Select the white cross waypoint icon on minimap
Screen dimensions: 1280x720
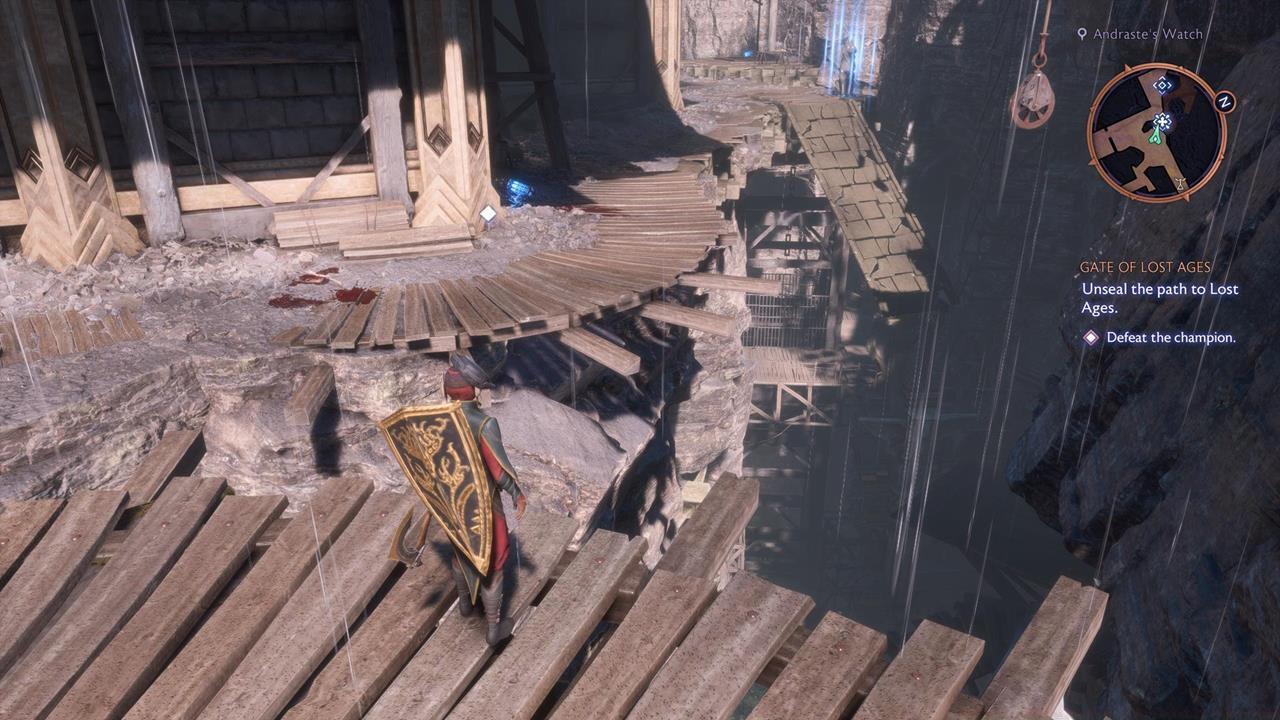1163,122
